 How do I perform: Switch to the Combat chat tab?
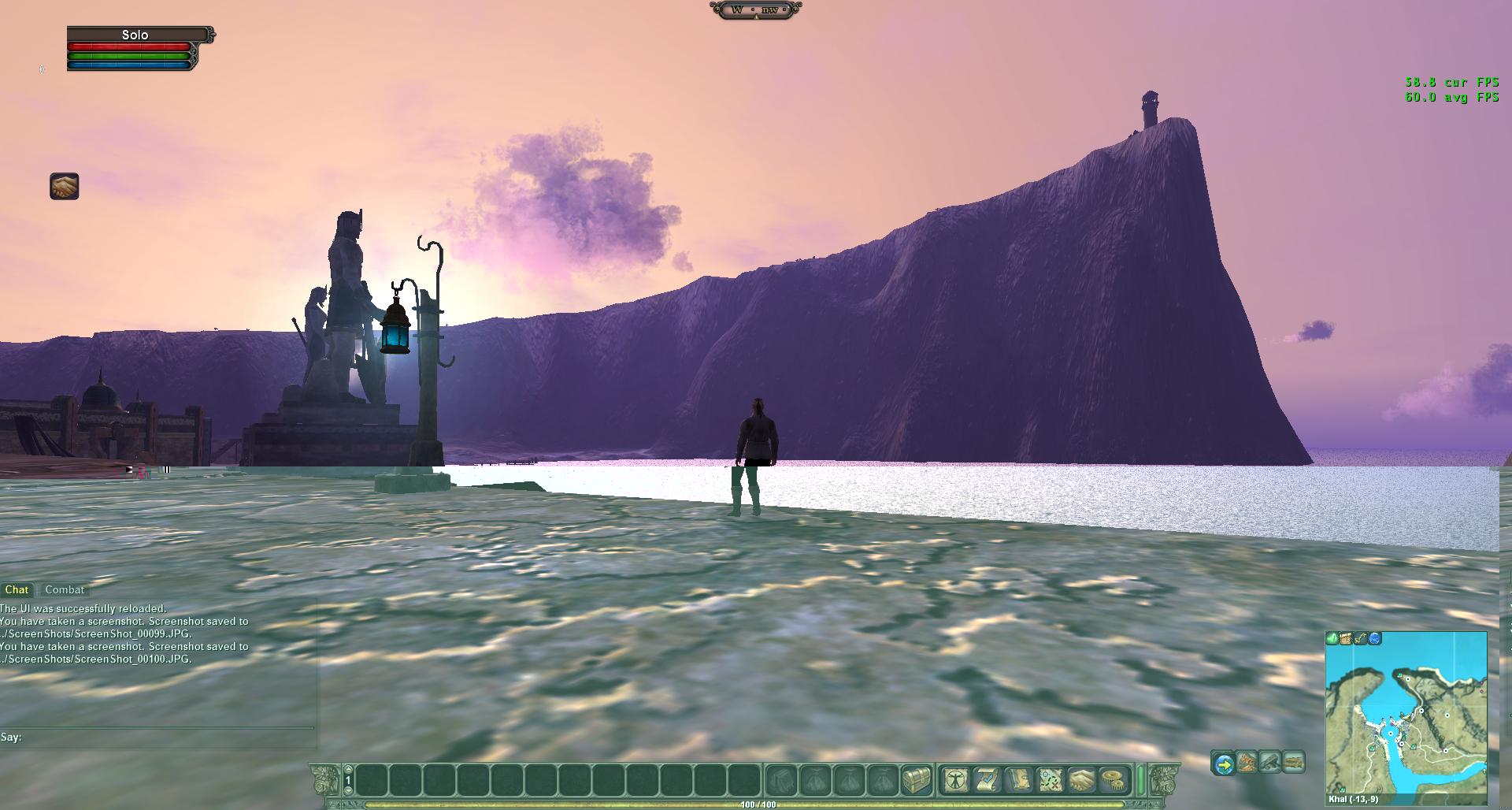(65, 589)
